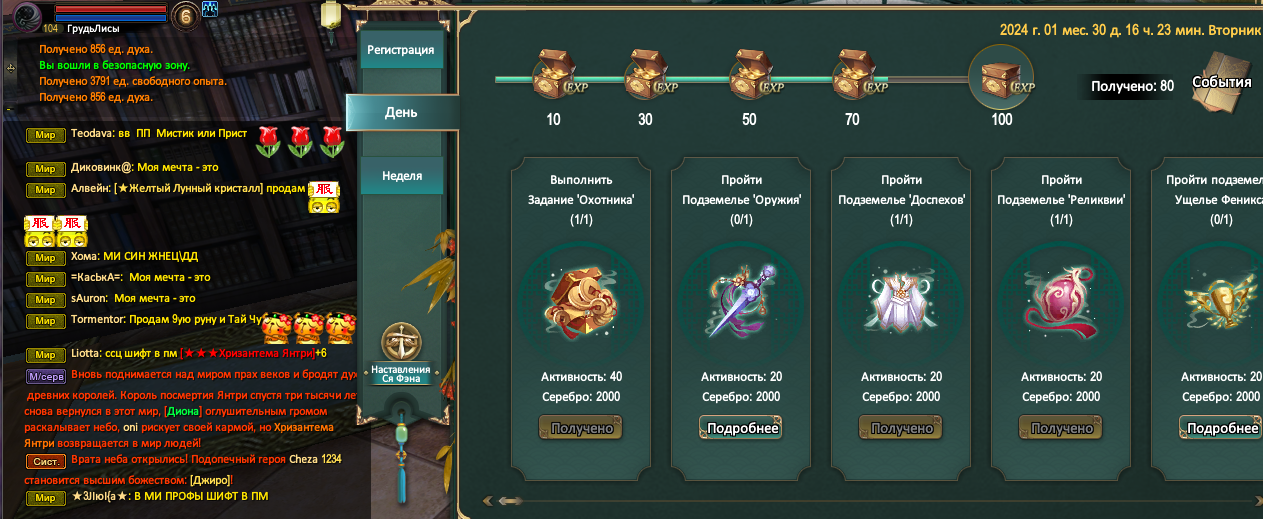The height and width of the screenshot is (519, 1263).
Task: Click Получено under the 'Охотника' task
Action: 581,428
